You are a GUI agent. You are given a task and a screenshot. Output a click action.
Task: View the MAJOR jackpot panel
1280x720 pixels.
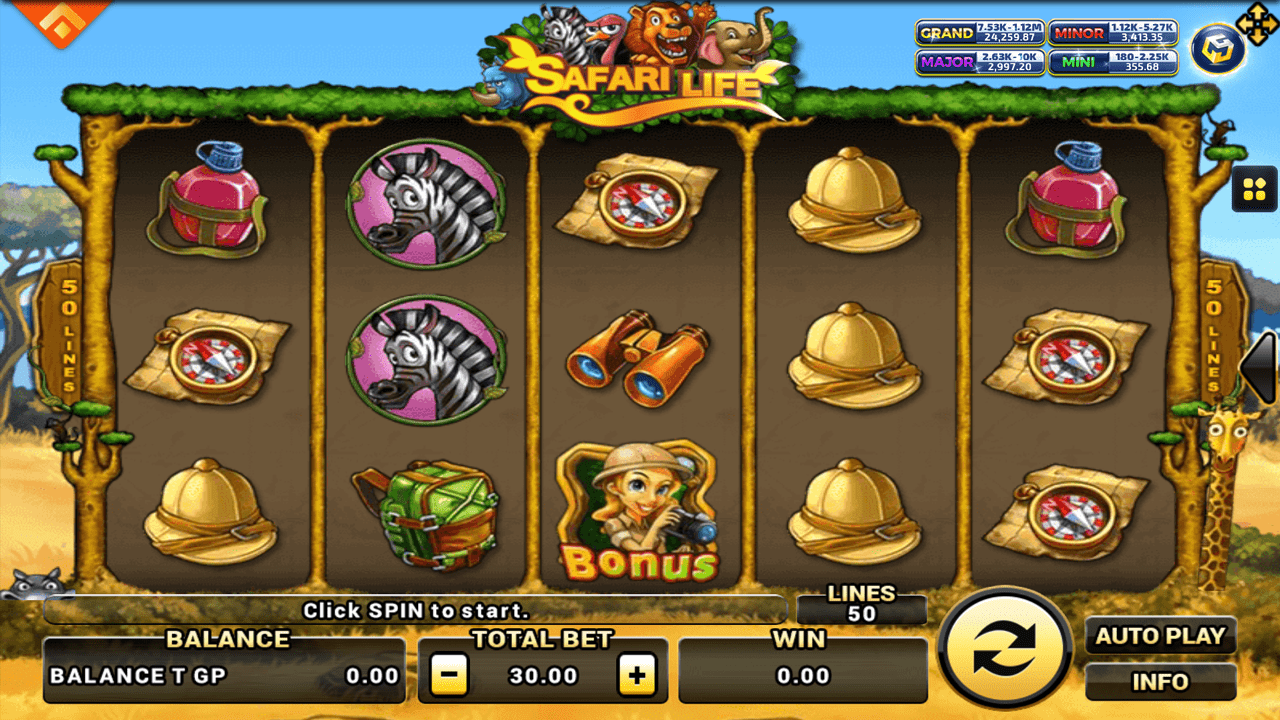979,62
